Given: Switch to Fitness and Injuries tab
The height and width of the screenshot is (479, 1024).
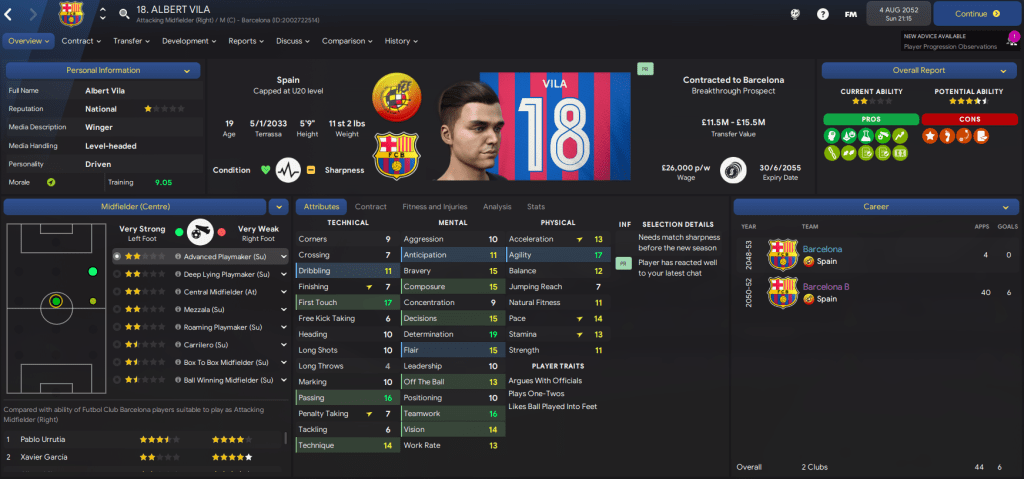Looking at the screenshot, I should [434, 206].
